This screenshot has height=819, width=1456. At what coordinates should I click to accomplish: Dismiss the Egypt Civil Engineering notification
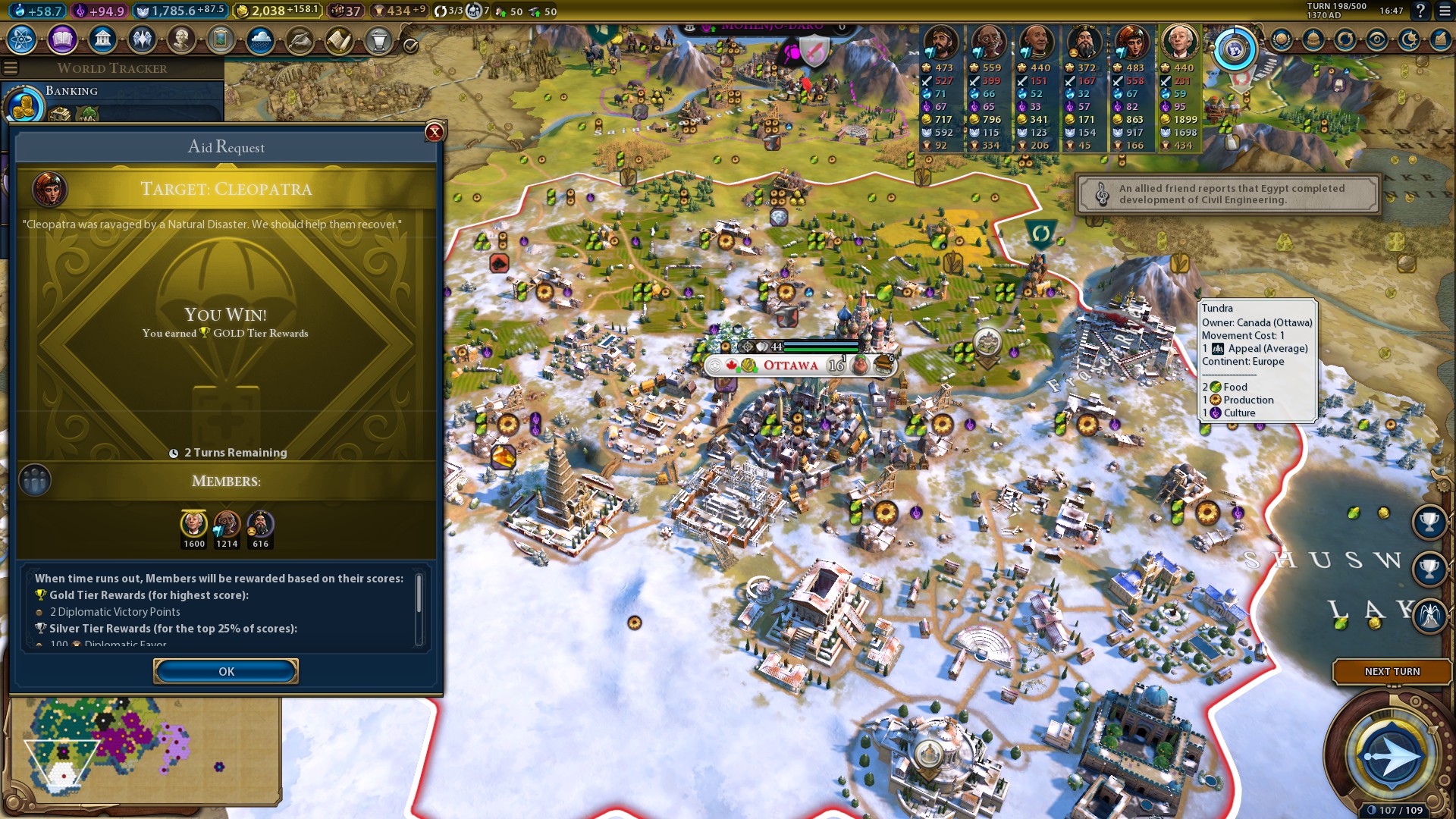coord(1228,195)
